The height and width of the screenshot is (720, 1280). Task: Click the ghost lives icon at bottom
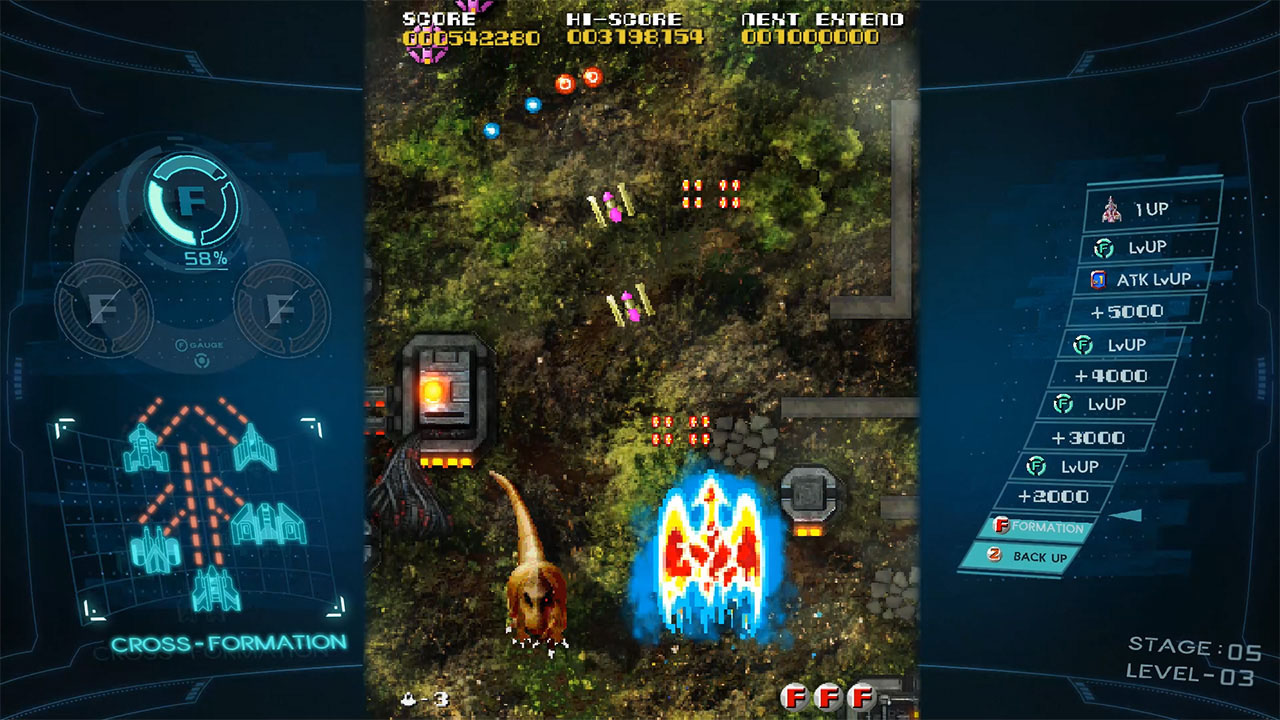point(411,700)
